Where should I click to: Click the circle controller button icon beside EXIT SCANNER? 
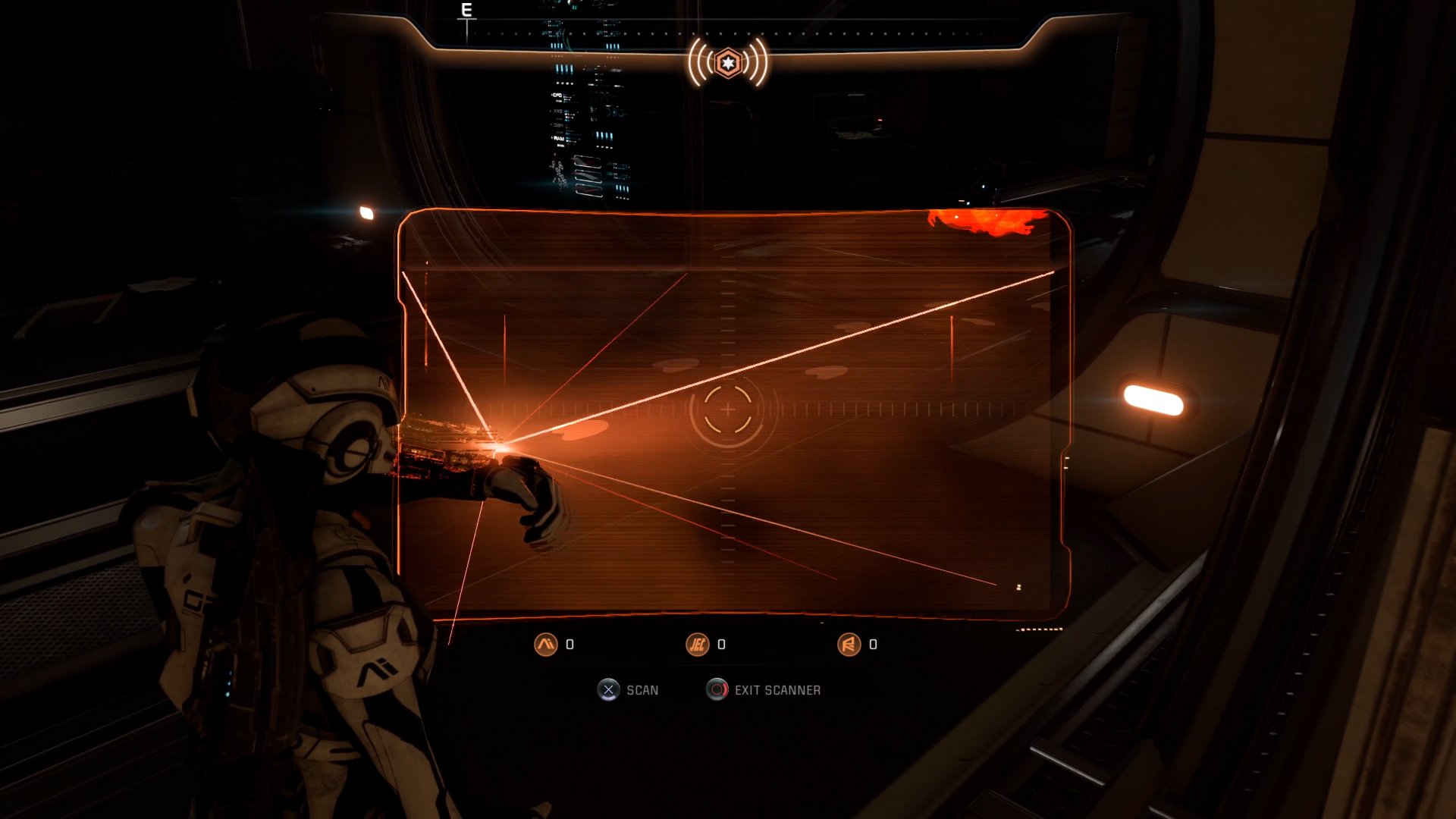[717, 690]
